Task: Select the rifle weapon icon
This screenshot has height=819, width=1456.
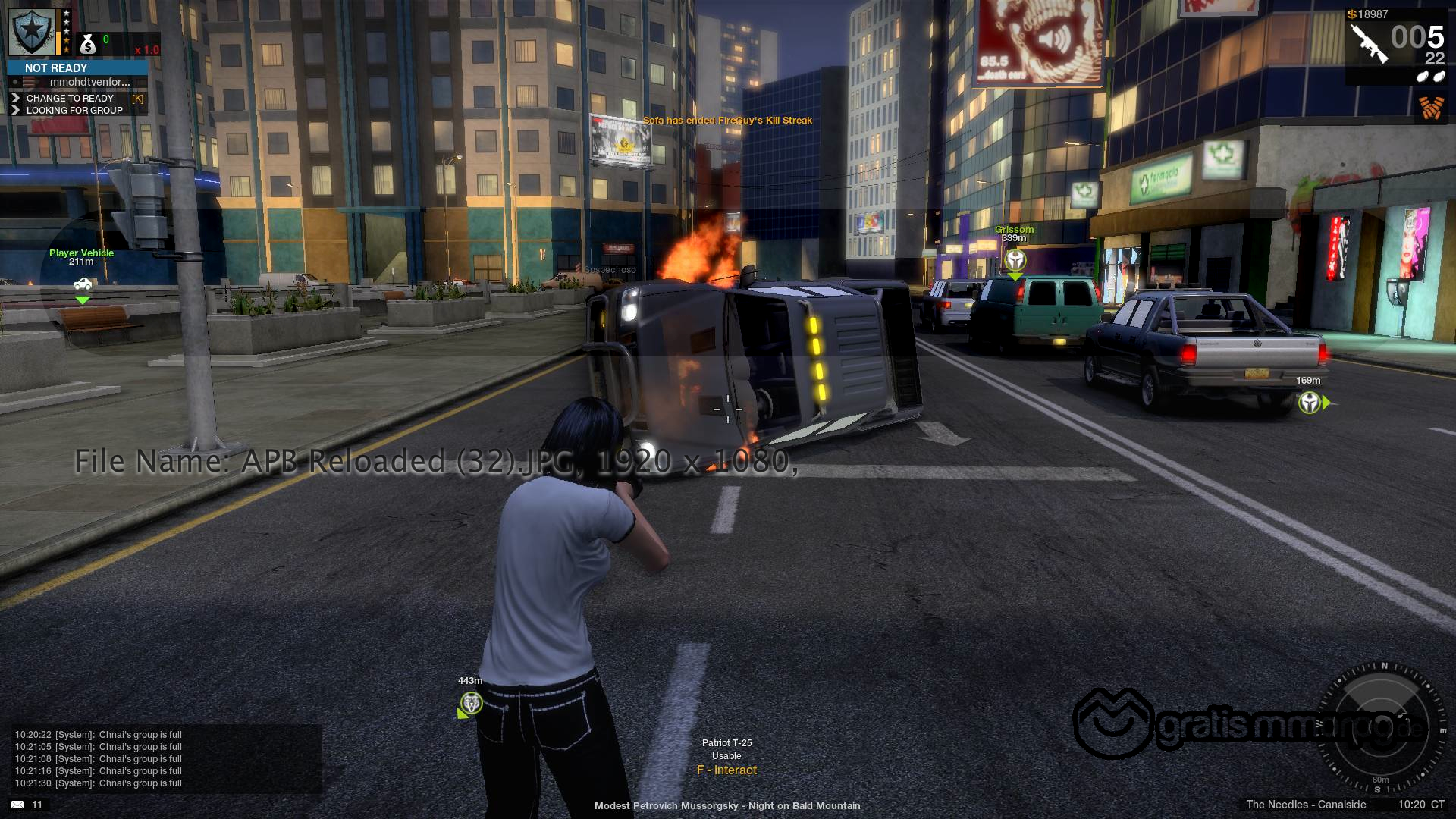Action: [1369, 43]
